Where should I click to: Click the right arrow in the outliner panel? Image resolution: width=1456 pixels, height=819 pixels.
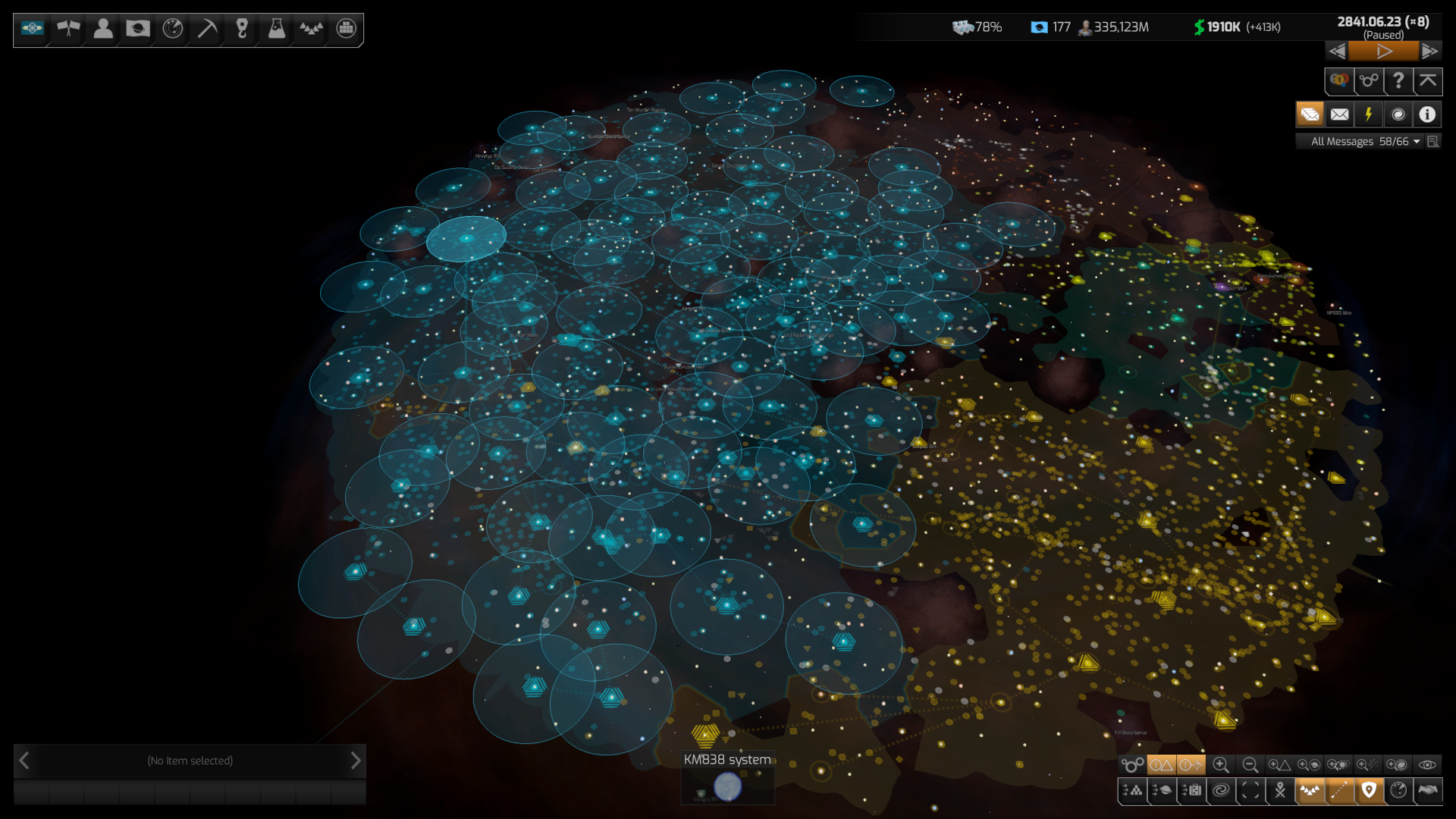click(355, 761)
